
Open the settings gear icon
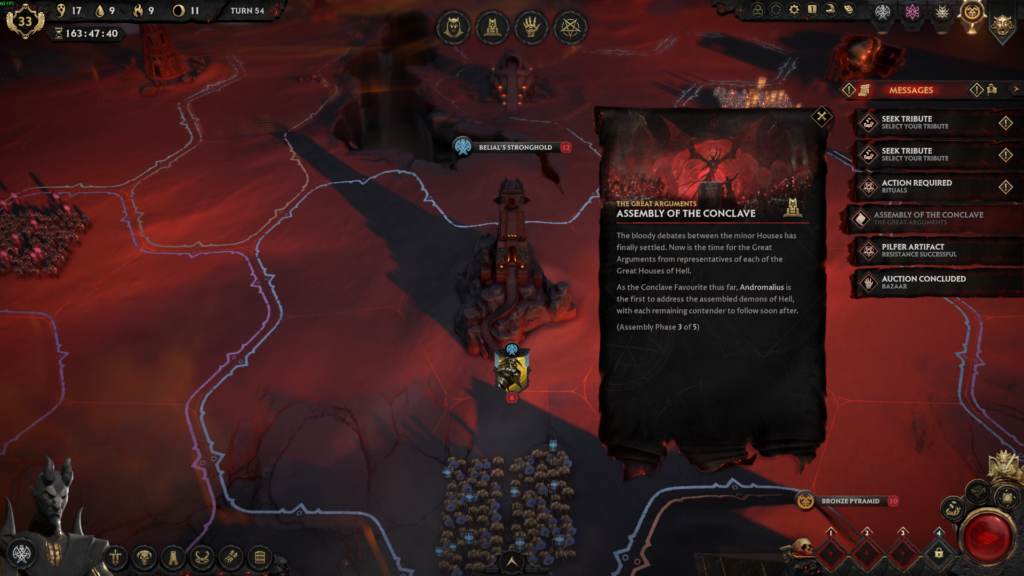(794, 10)
